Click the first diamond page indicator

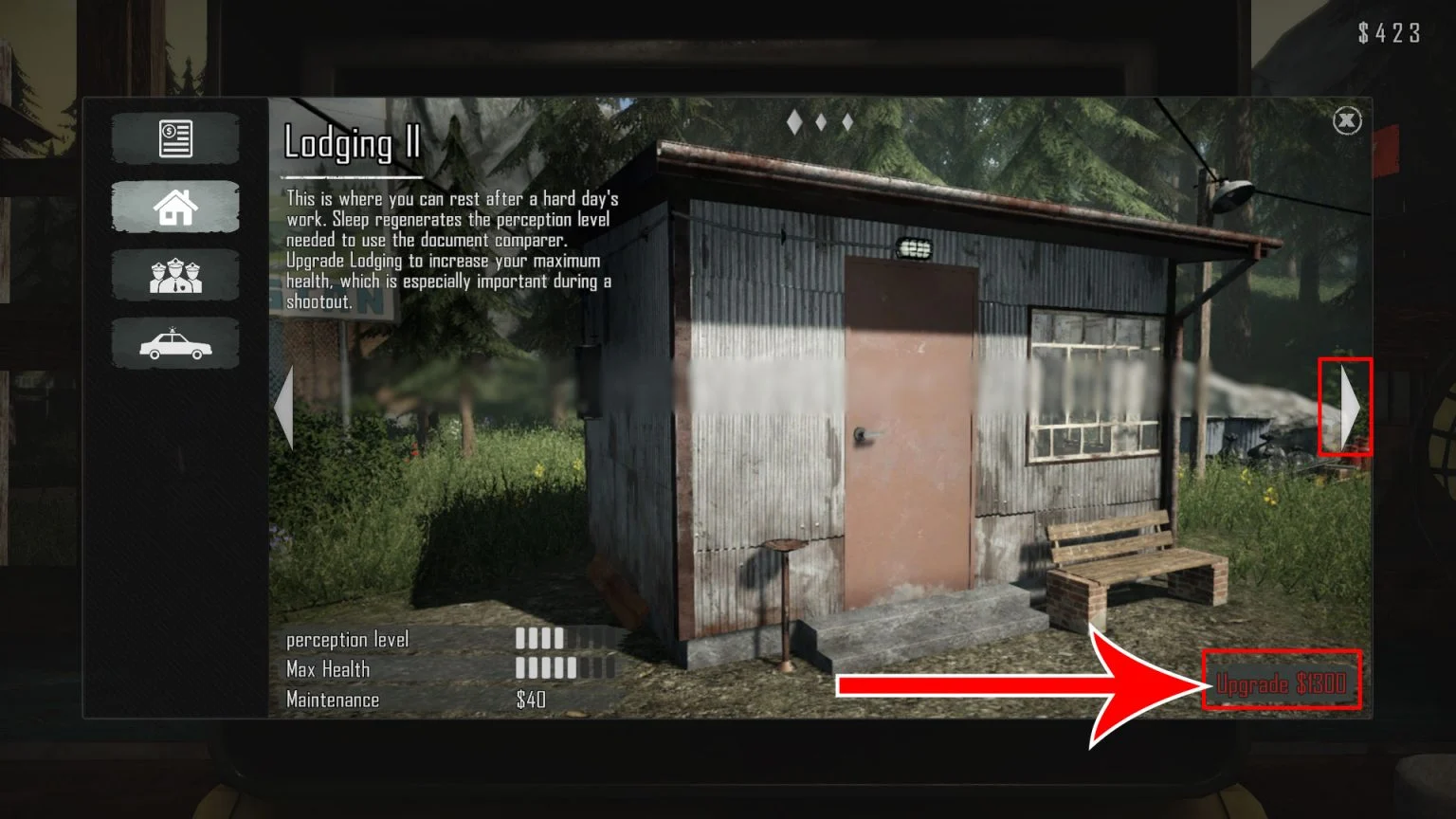click(793, 121)
